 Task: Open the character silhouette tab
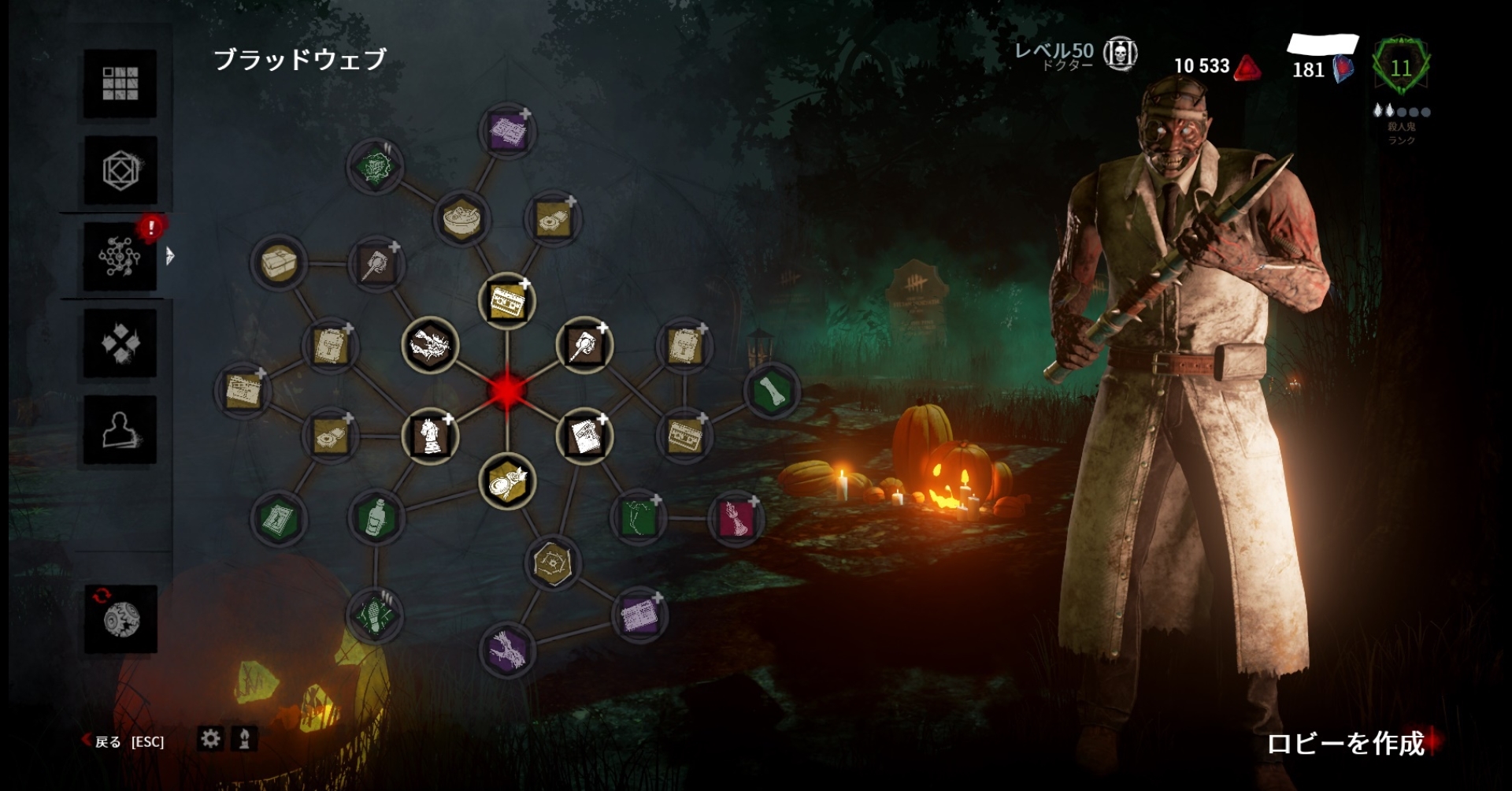(120, 430)
